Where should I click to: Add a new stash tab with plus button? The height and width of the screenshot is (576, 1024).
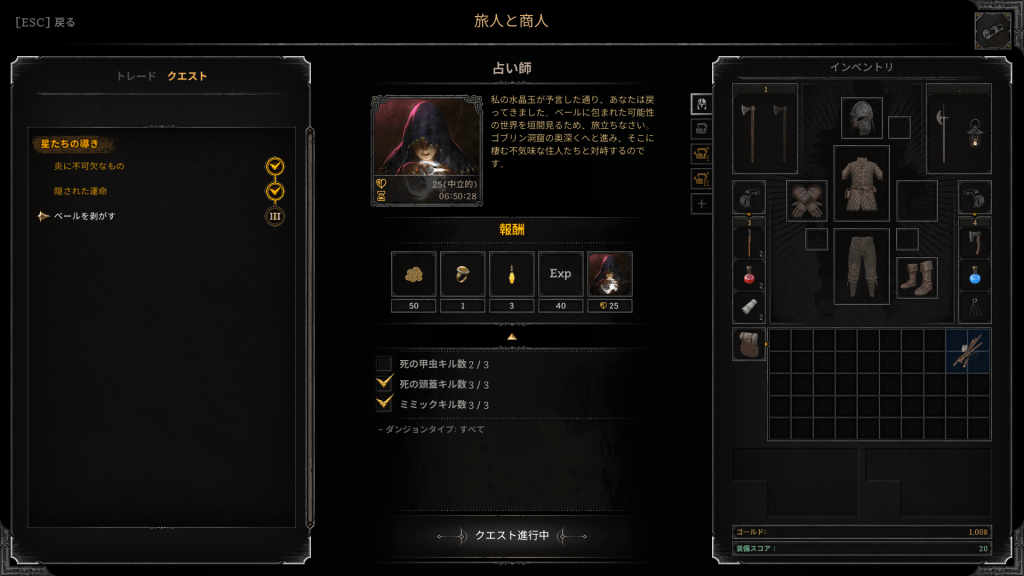point(701,204)
